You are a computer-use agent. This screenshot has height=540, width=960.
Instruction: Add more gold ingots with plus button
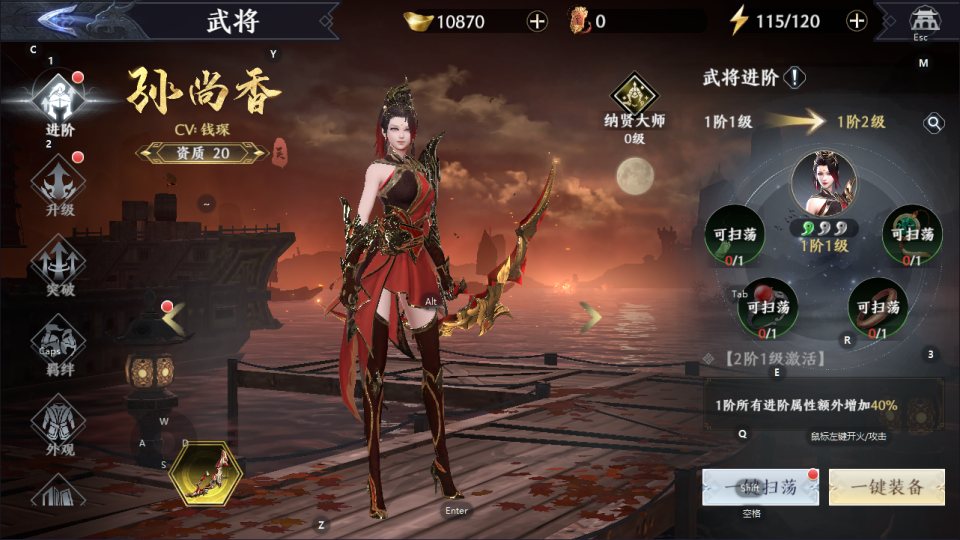click(537, 21)
